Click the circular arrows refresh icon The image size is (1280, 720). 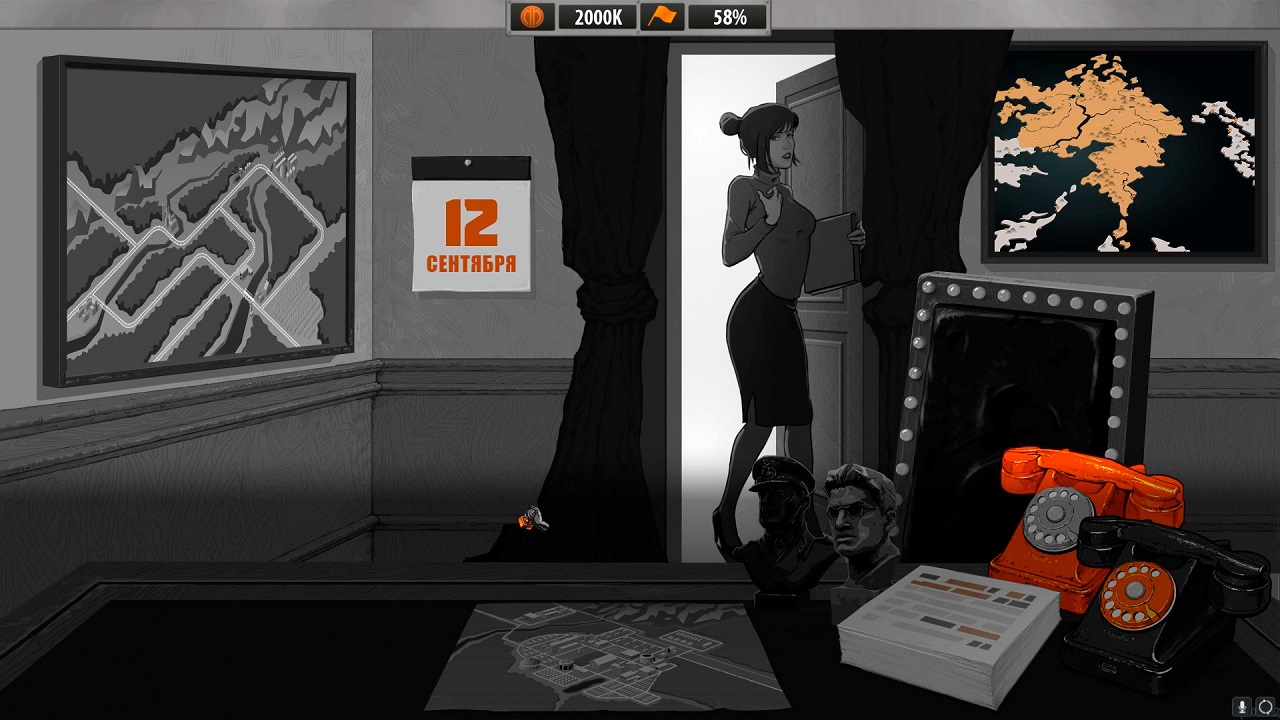[1265, 706]
